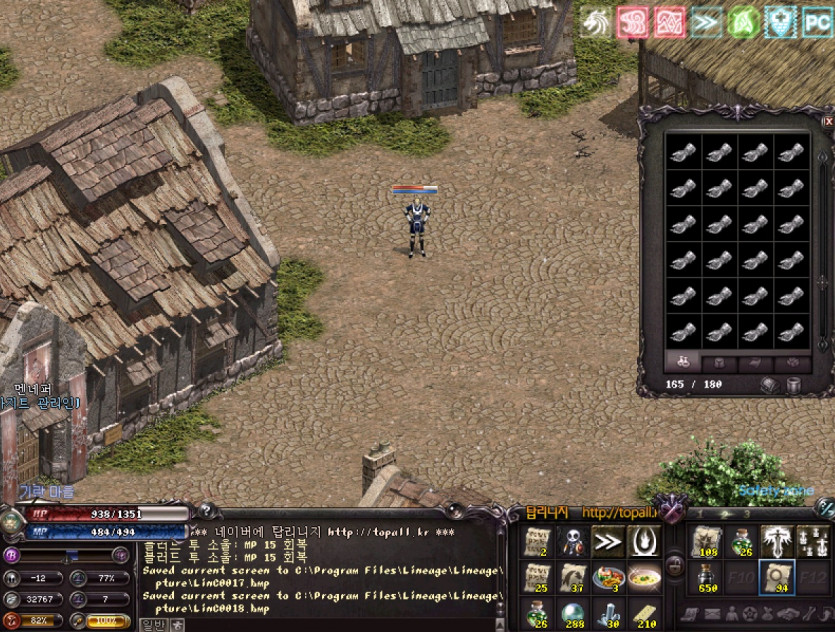Image resolution: width=835 pixels, height=632 pixels.
Task: Activate the white flame skill icon
Action: pos(643,543)
